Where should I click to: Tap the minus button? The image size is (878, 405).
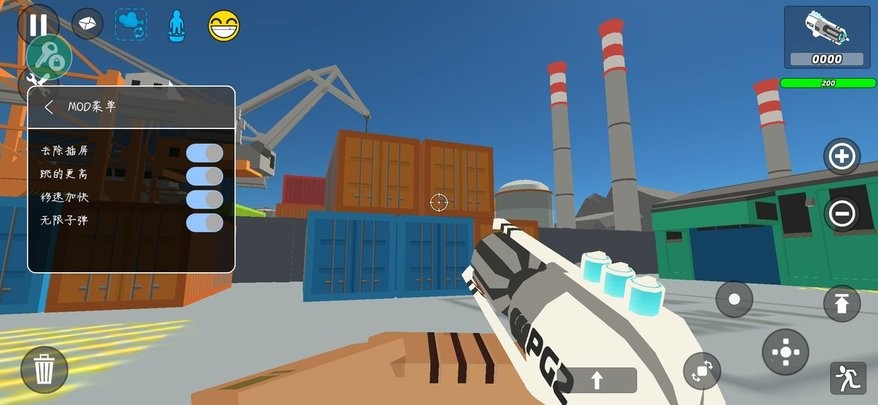click(x=841, y=213)
